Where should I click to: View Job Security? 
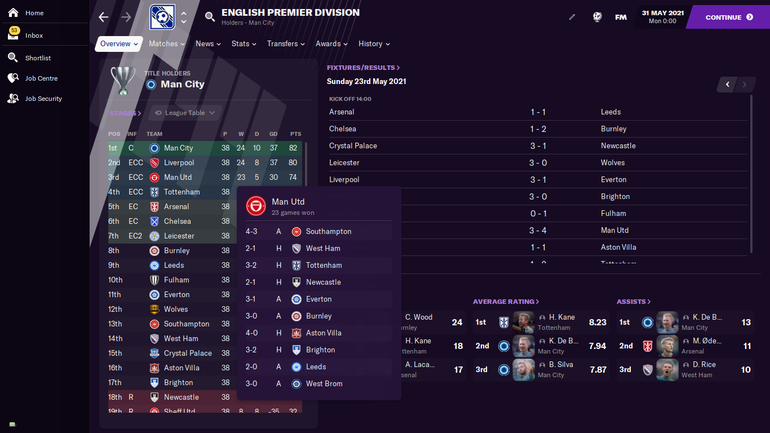pyautogui.click(x=44, y=99)
